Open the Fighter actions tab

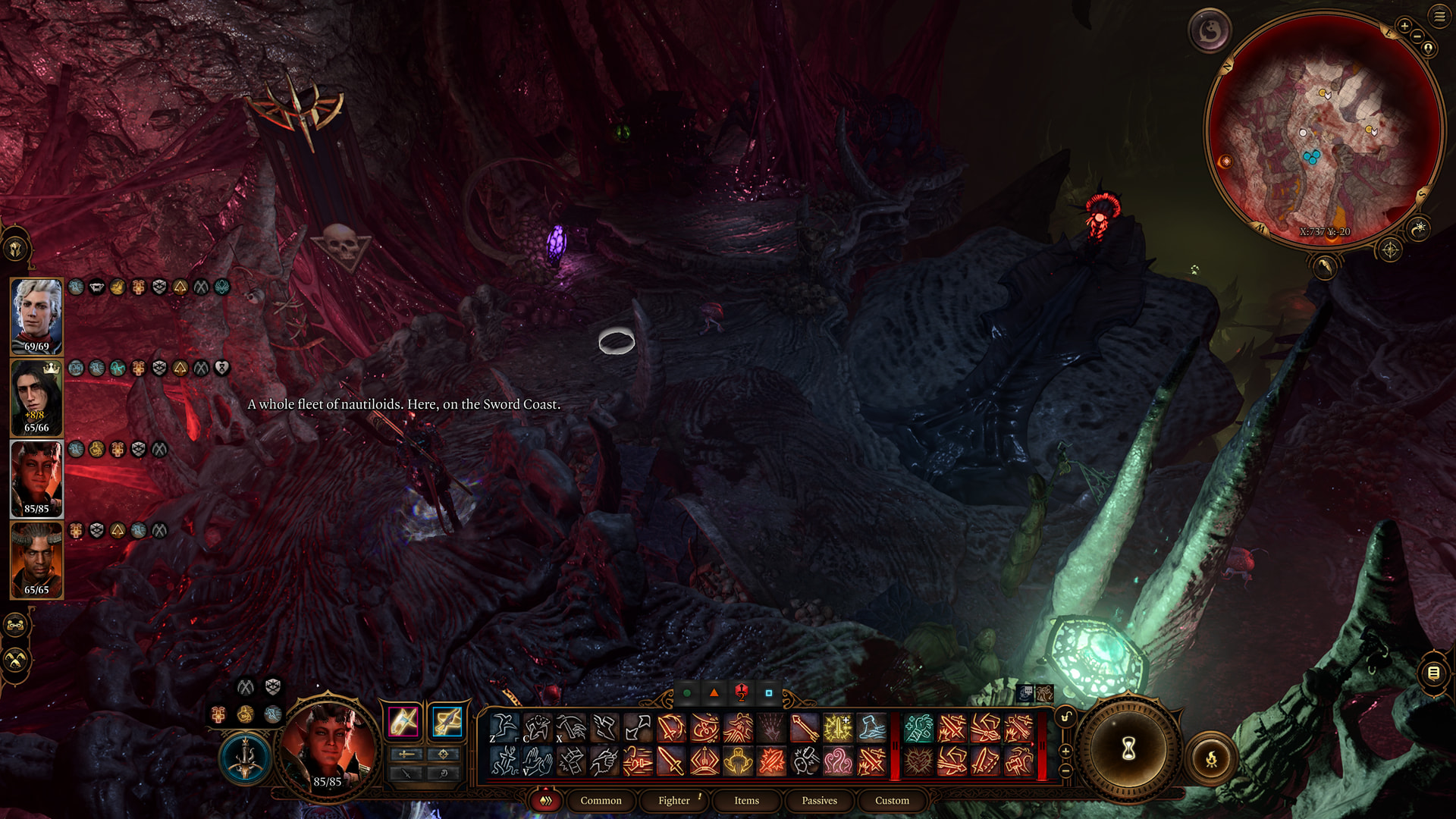click(x=673, y=800)
